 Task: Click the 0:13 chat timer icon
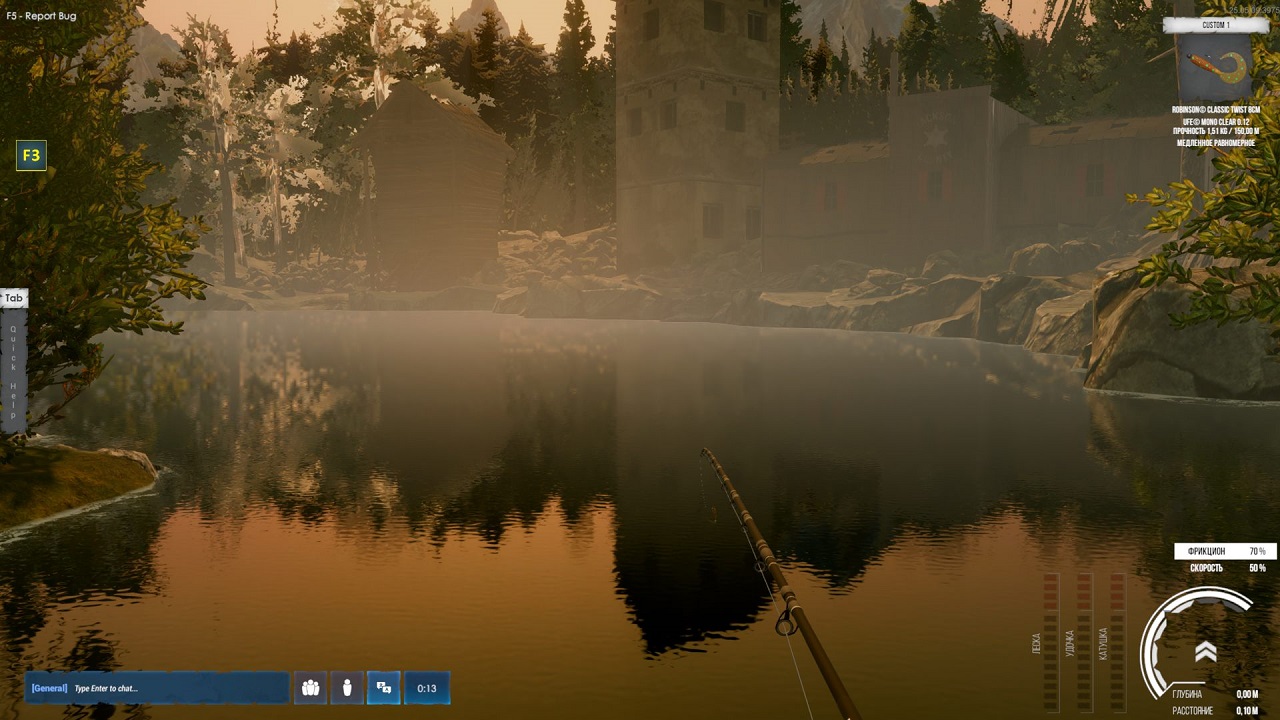pyautogui.click(x=427, y=687)
